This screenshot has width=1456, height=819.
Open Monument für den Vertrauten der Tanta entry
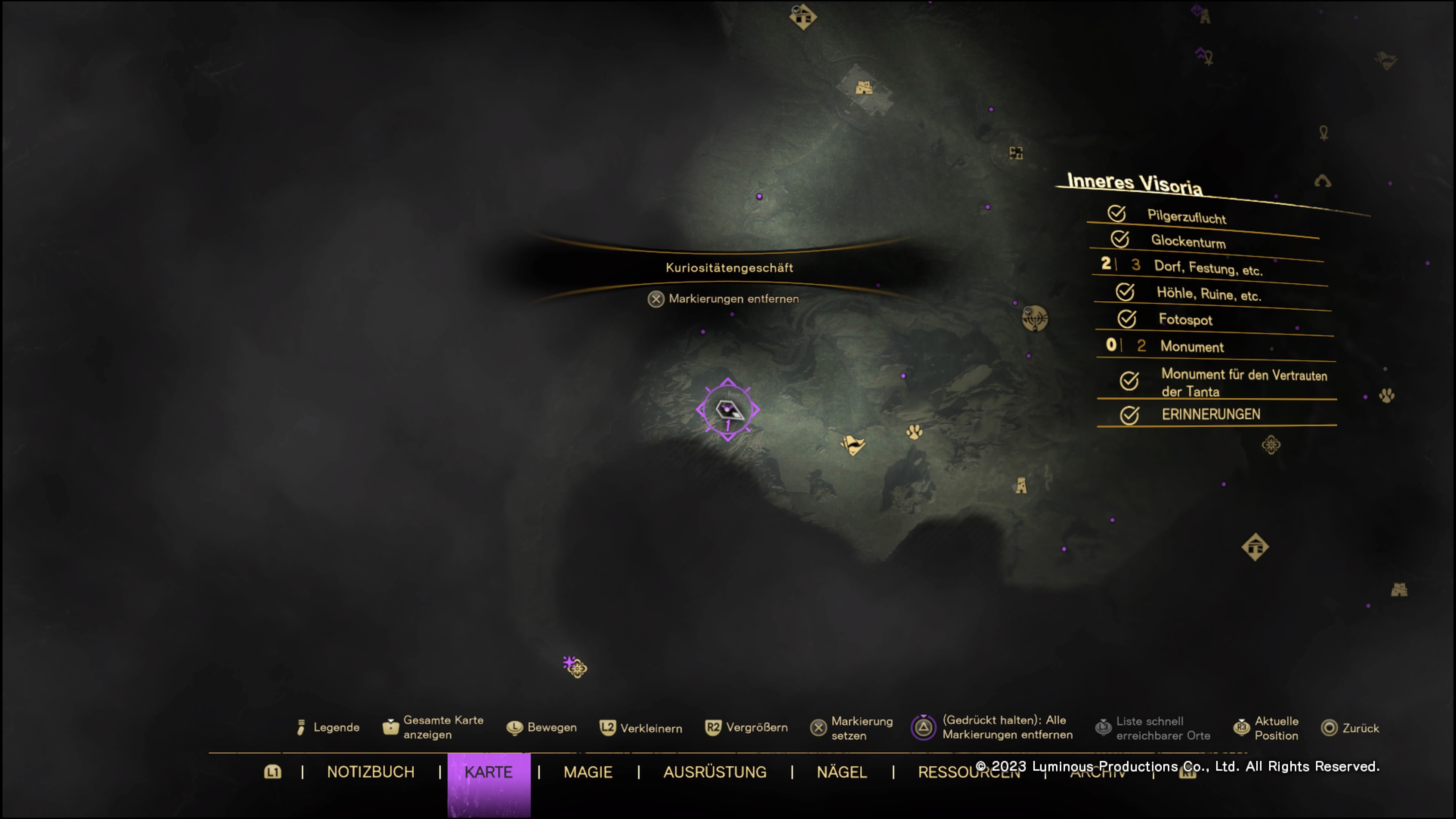coord(1244,382)
